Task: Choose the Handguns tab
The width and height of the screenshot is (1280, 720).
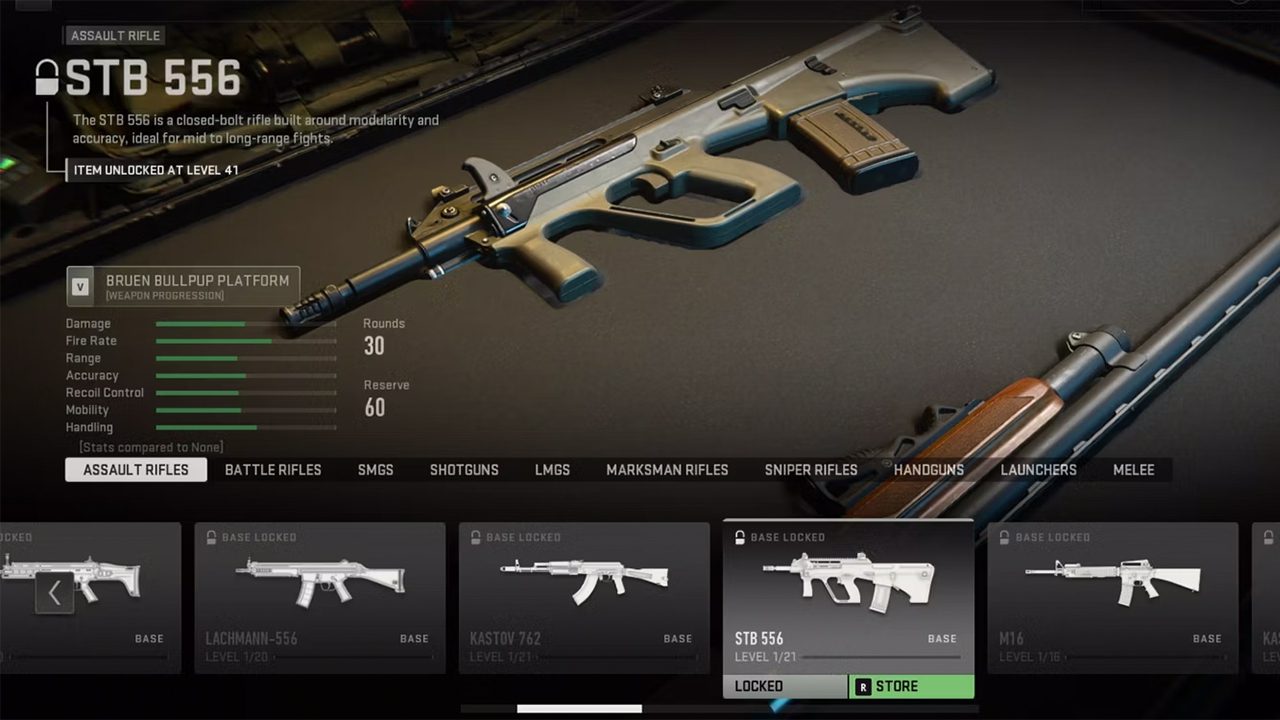Action: pyautogui.click(x=929, y=470)
